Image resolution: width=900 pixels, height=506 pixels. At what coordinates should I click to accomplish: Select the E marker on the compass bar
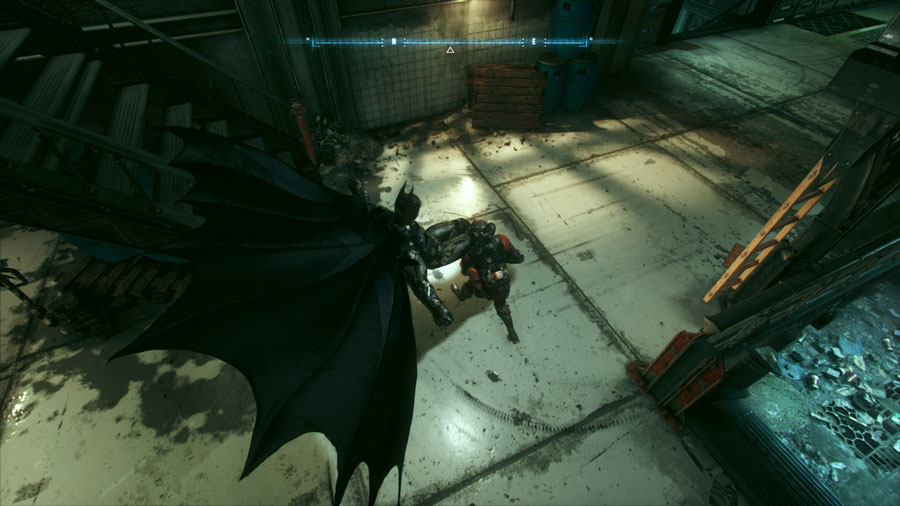[x=534, y=42]
